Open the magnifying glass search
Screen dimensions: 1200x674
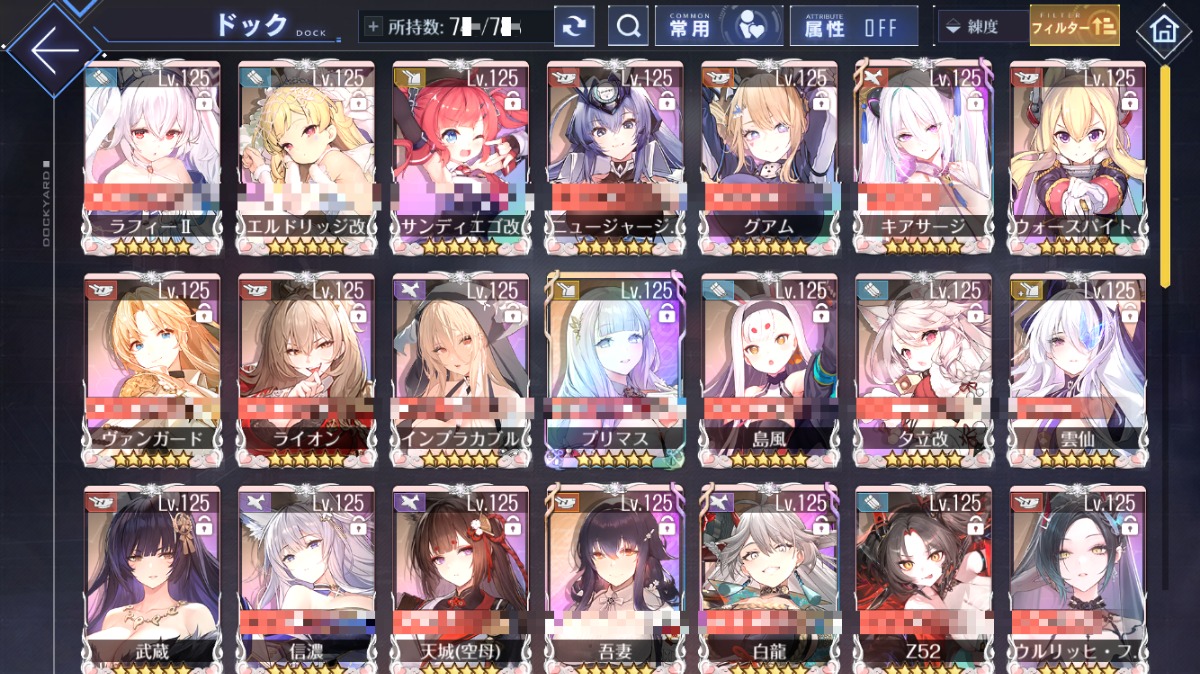coord(629,27)
